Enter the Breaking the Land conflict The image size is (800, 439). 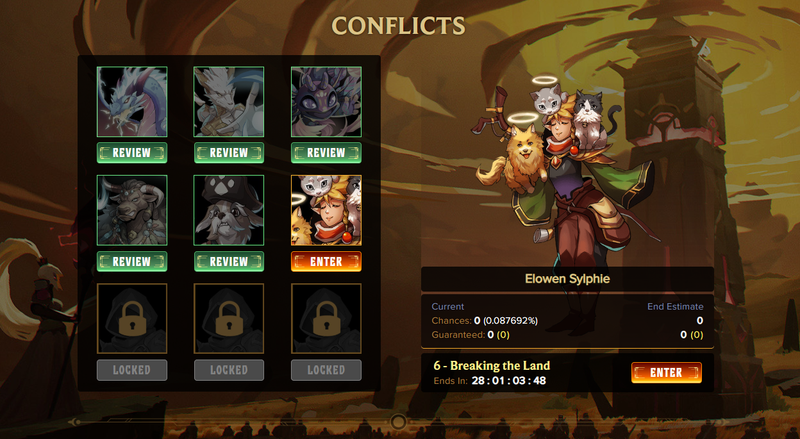tap(666, 373)
